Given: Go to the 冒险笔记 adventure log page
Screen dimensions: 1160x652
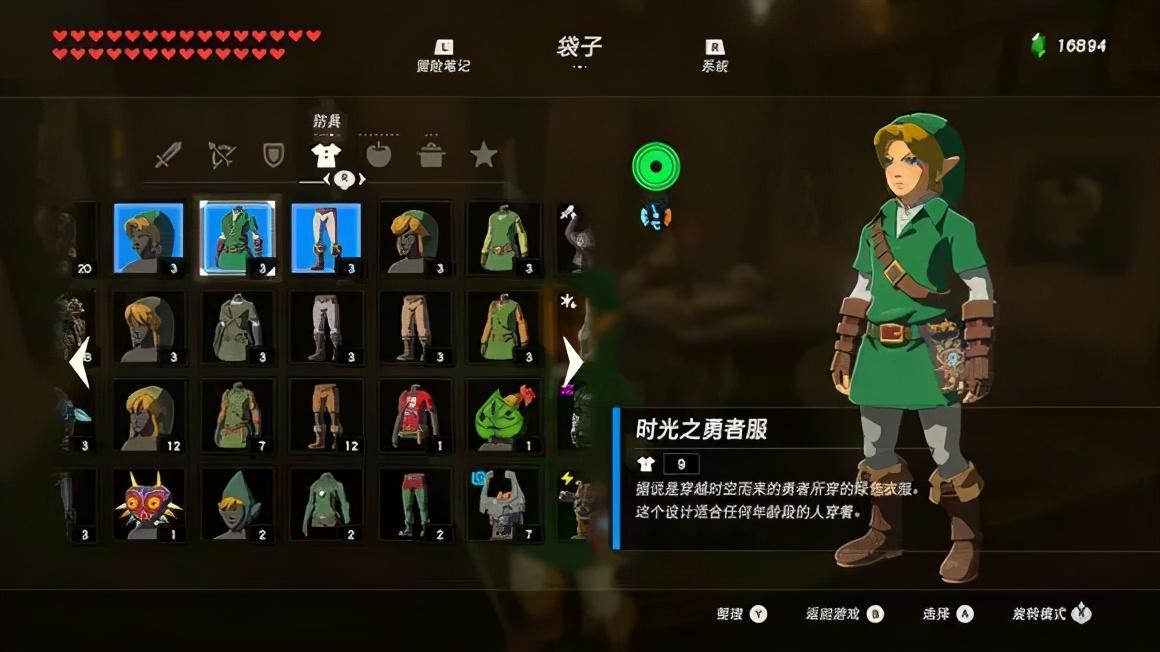Looking at the screenshot, I should click(x=443, y=56).
